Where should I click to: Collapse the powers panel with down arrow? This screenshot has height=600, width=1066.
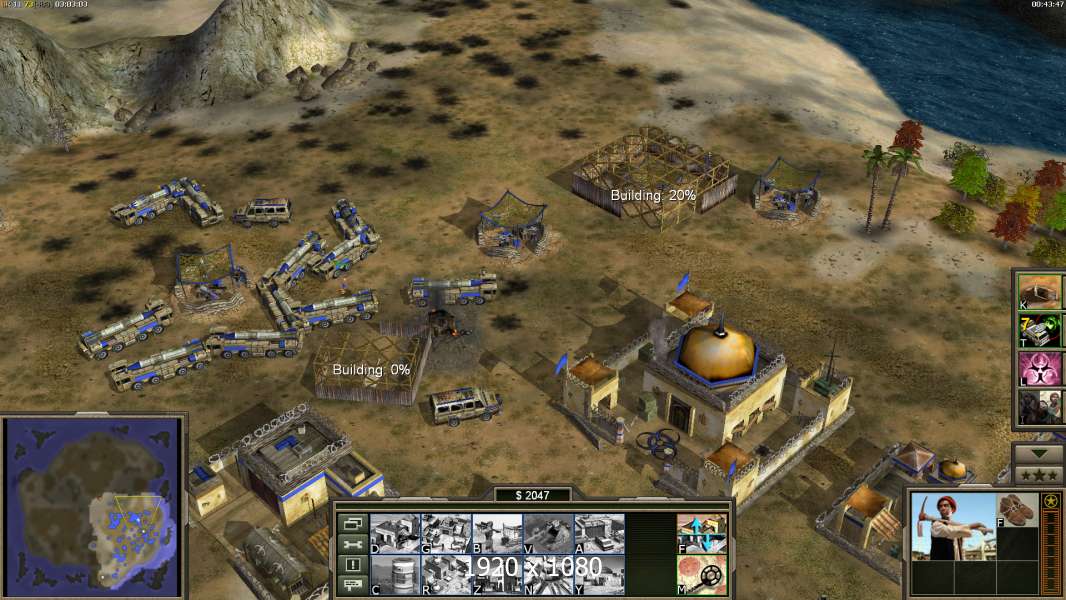pyautogui.click(x=1039, y=452)
